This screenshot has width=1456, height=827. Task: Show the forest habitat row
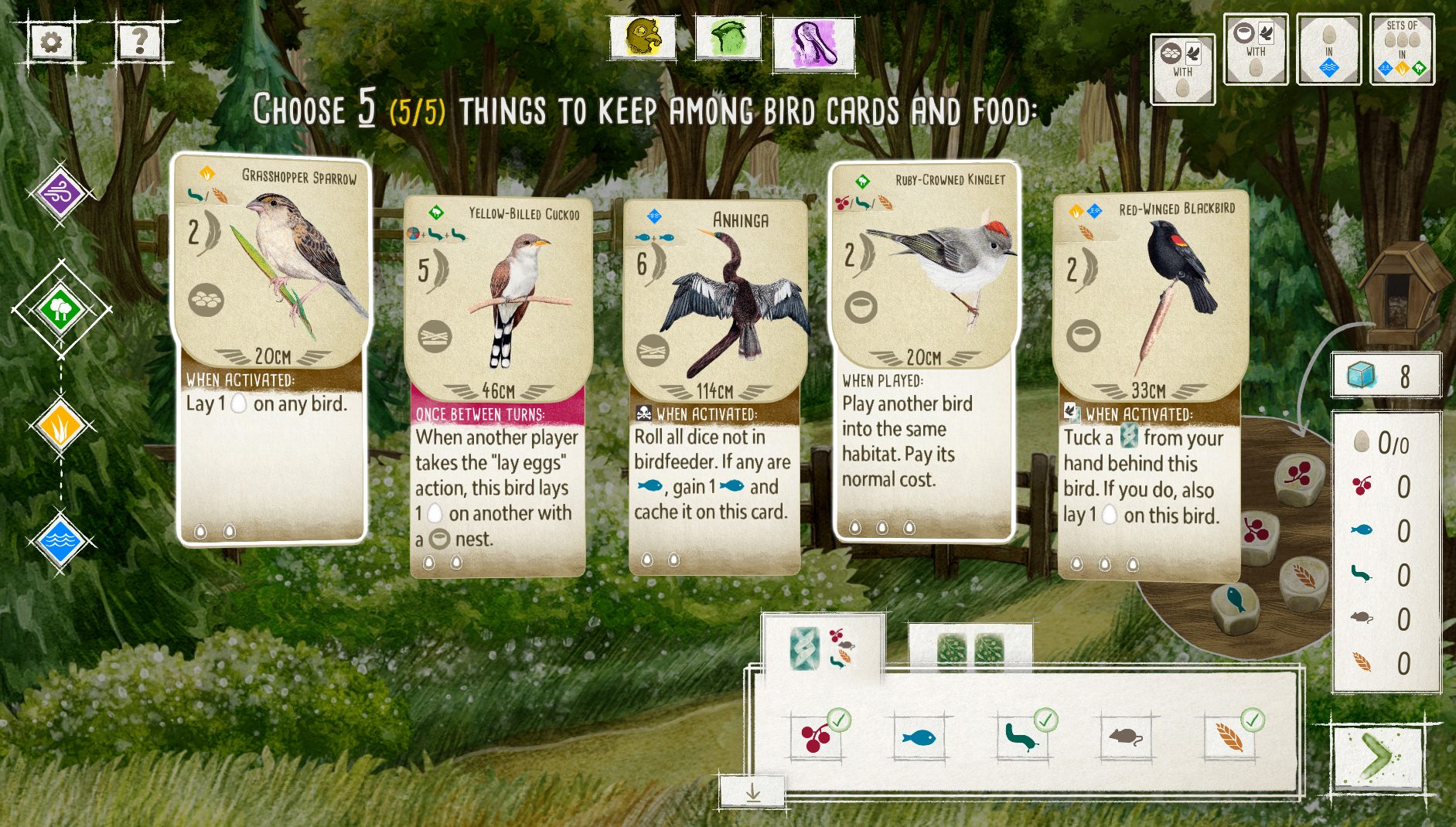(60, 311)
